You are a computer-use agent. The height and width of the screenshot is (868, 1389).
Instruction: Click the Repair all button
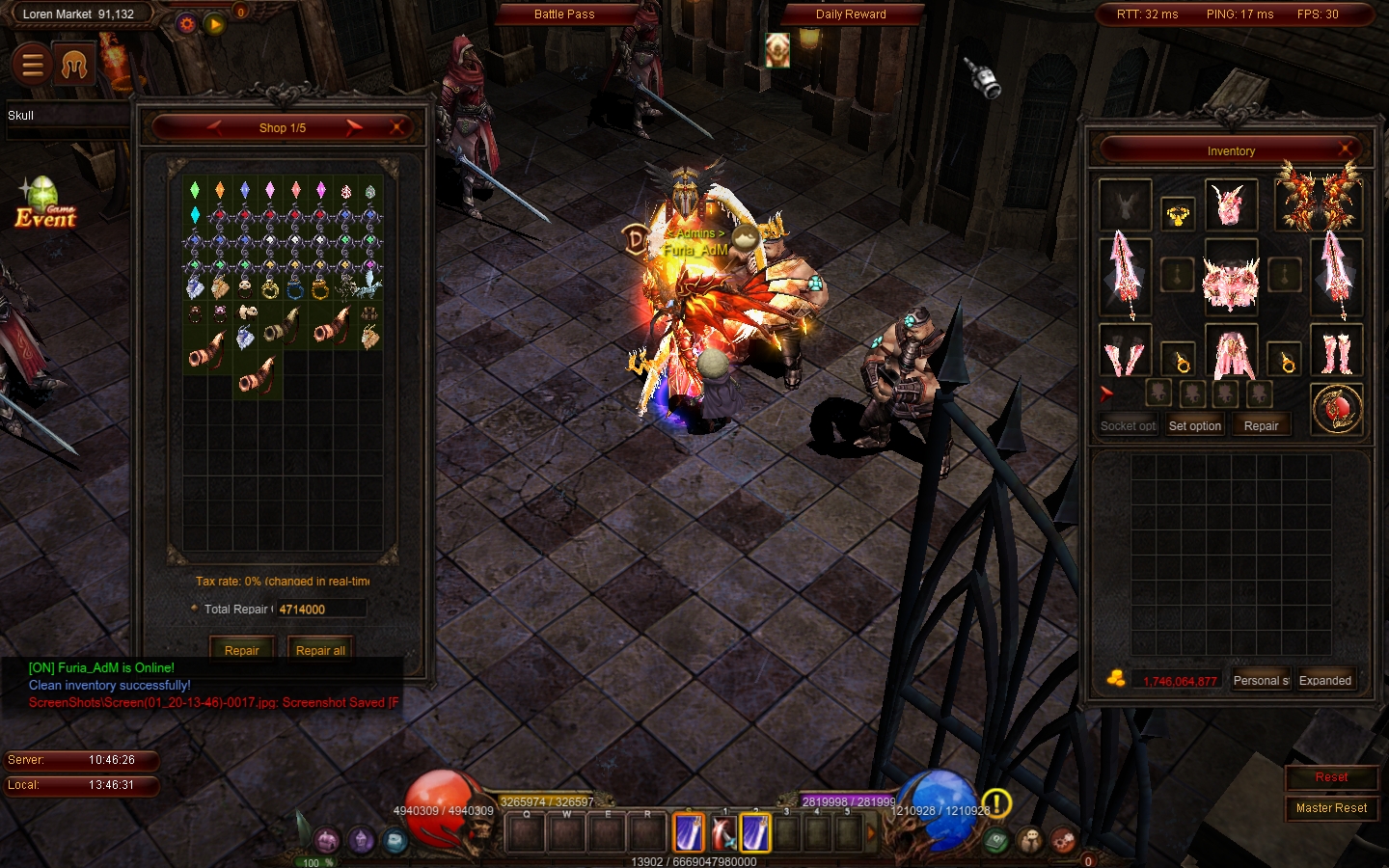point(320,650)
